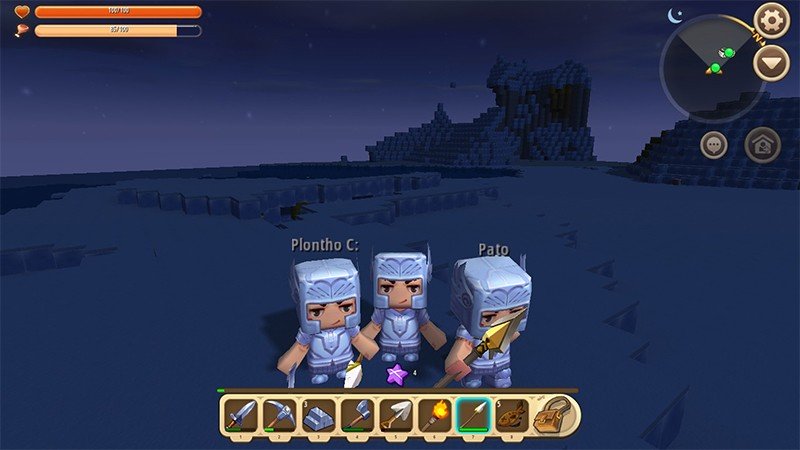This screenshot has height=450, width=800.
Task: Select the sword in the hotbar
Action: click(x=241, y=414)
